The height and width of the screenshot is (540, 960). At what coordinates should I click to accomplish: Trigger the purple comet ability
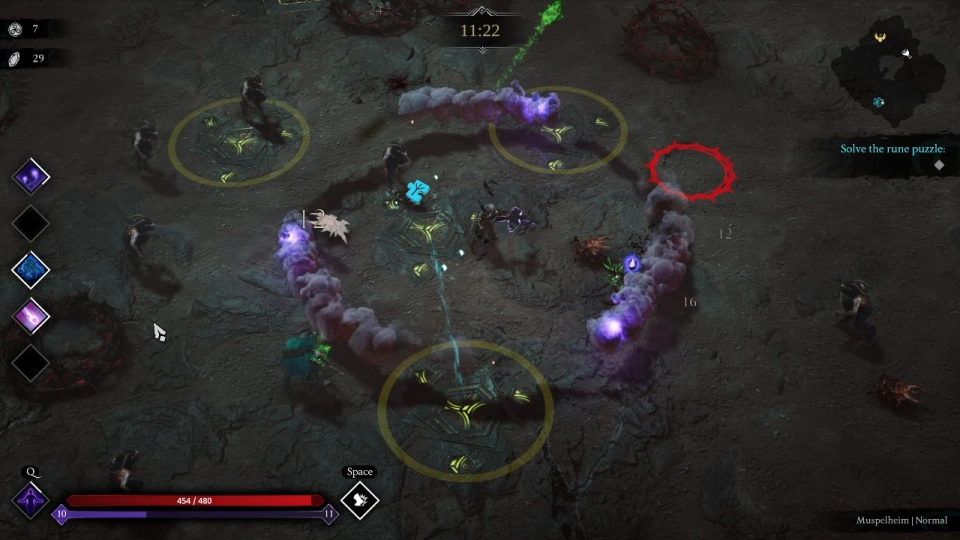pyautogui.click(x=31, y=316)
